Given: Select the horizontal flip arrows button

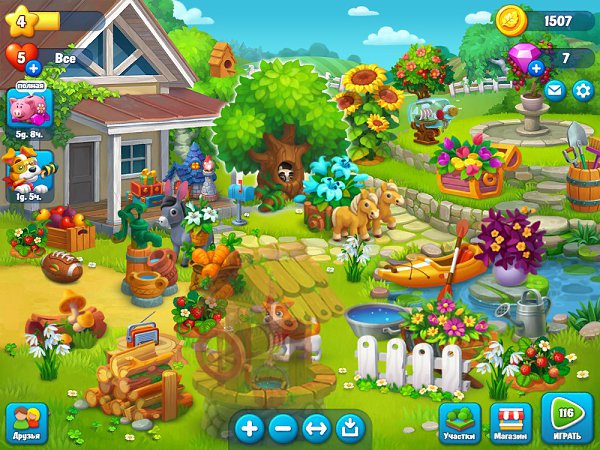Looking at the screenshot, I should (x=316, y=429).
